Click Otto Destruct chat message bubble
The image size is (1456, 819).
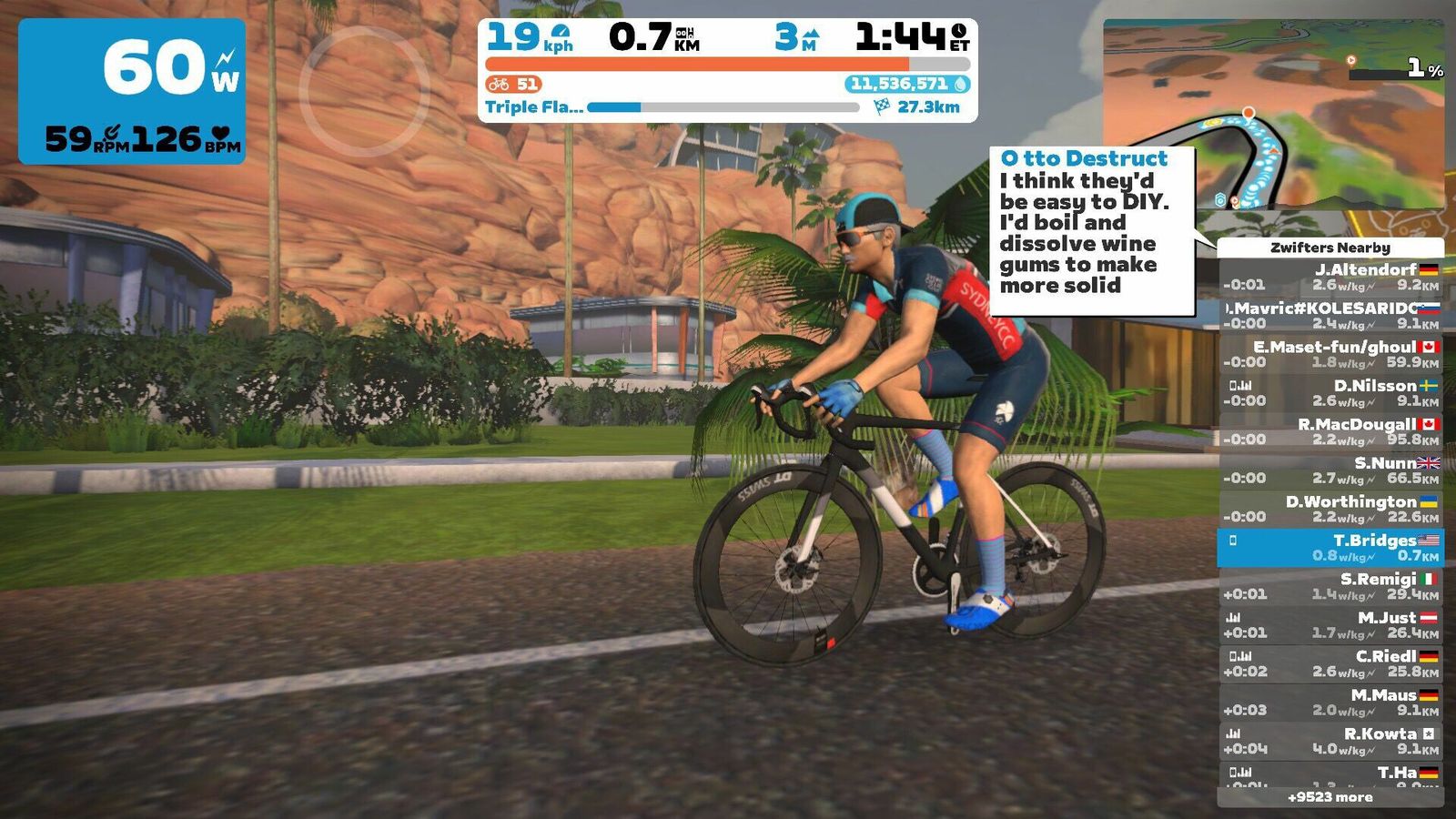click(x=1091, y=232)
